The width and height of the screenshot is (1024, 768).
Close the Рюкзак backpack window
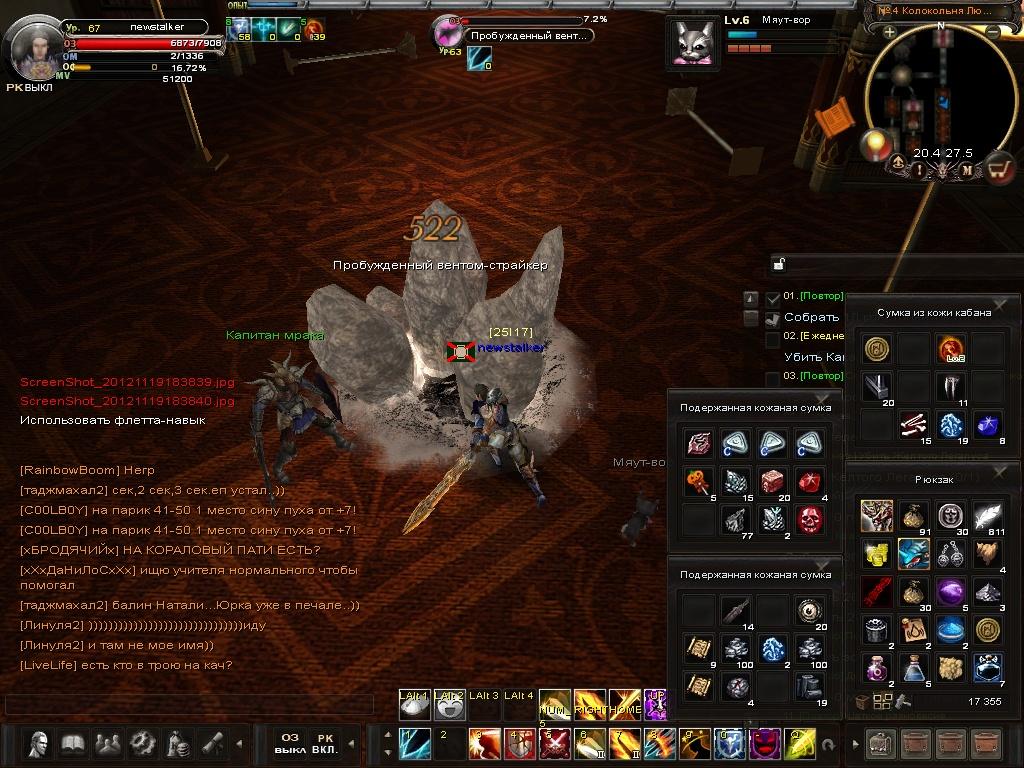999,471
